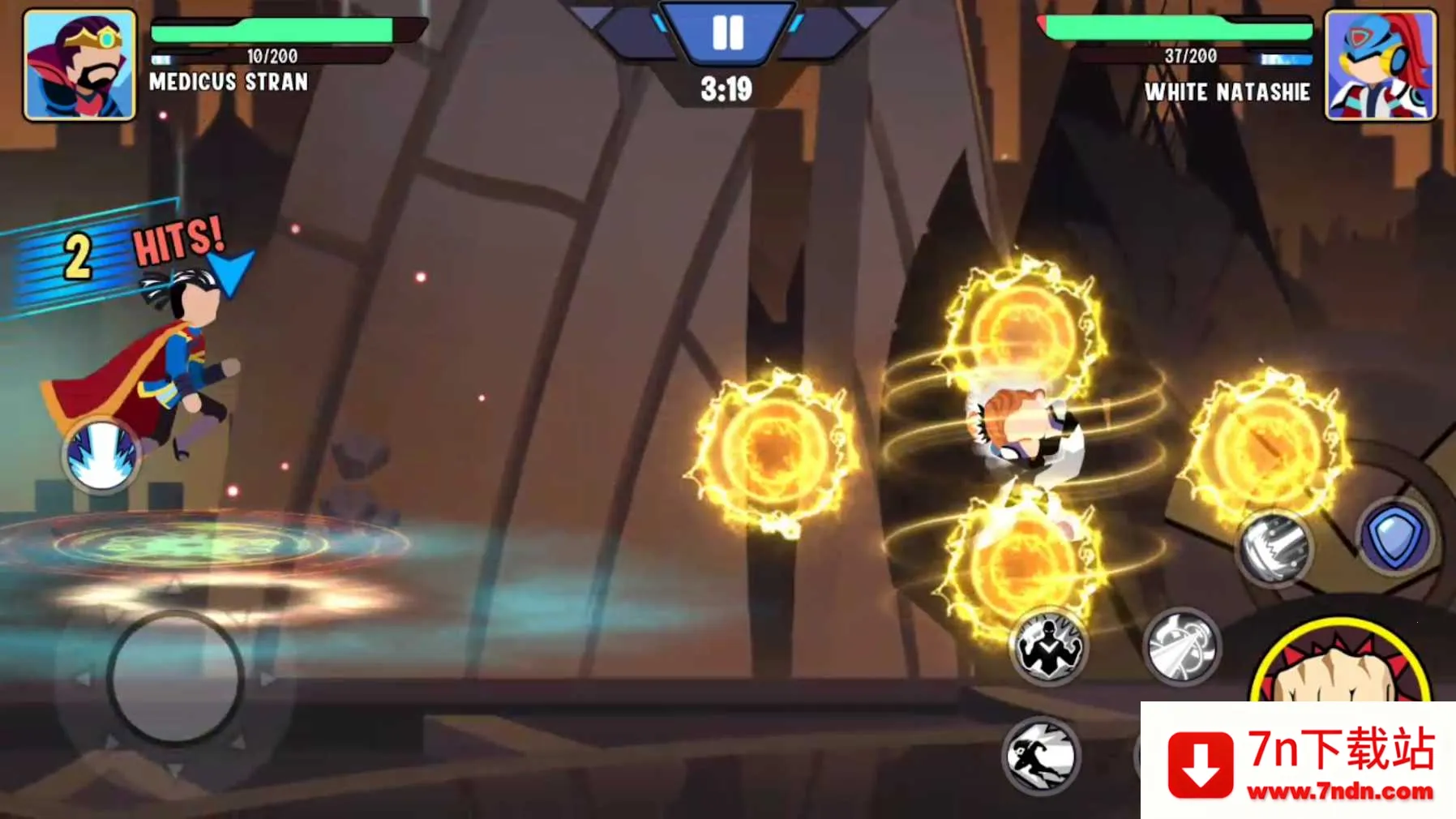Use the muscle-flexing power-up skill

1047,647
